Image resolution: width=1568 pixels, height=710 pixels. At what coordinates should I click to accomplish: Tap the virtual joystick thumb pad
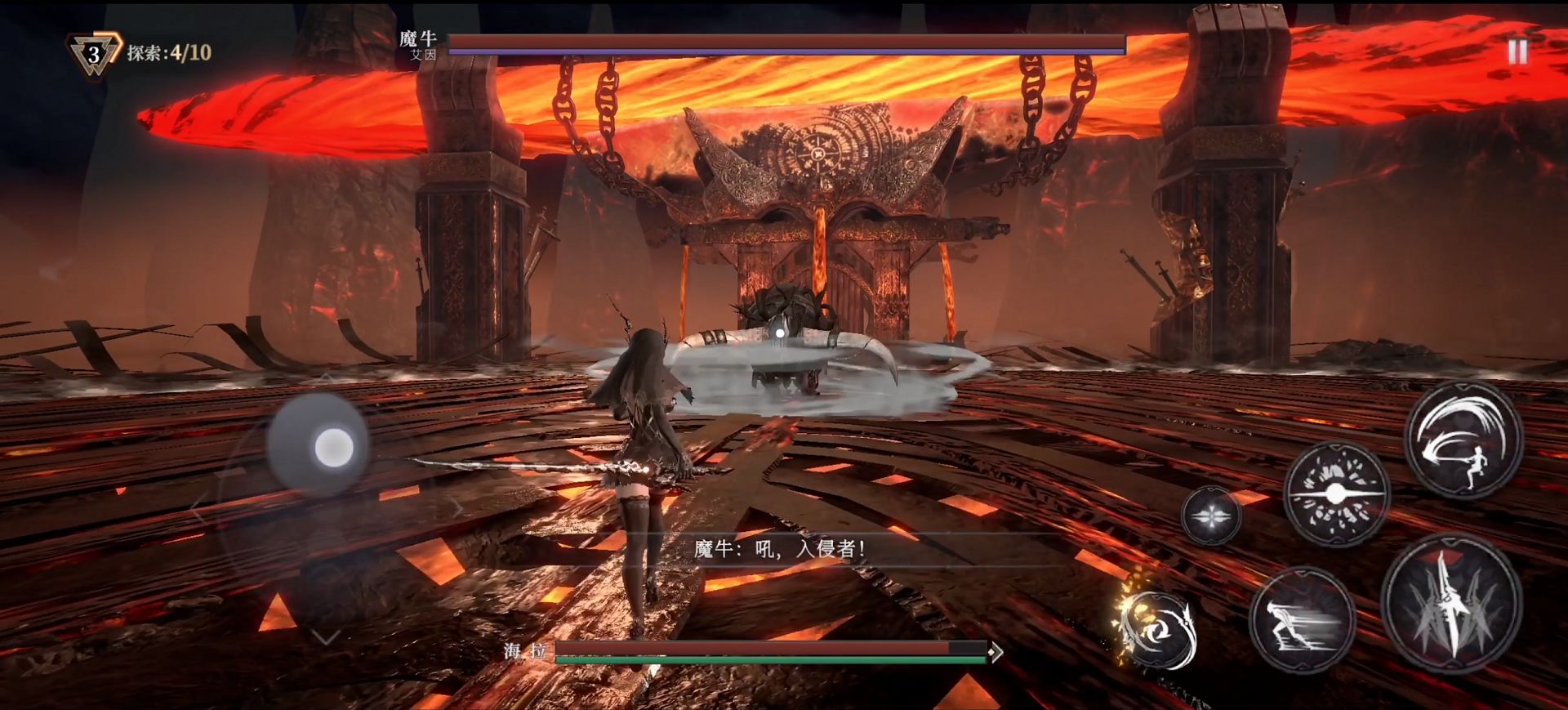click(333, 447)
